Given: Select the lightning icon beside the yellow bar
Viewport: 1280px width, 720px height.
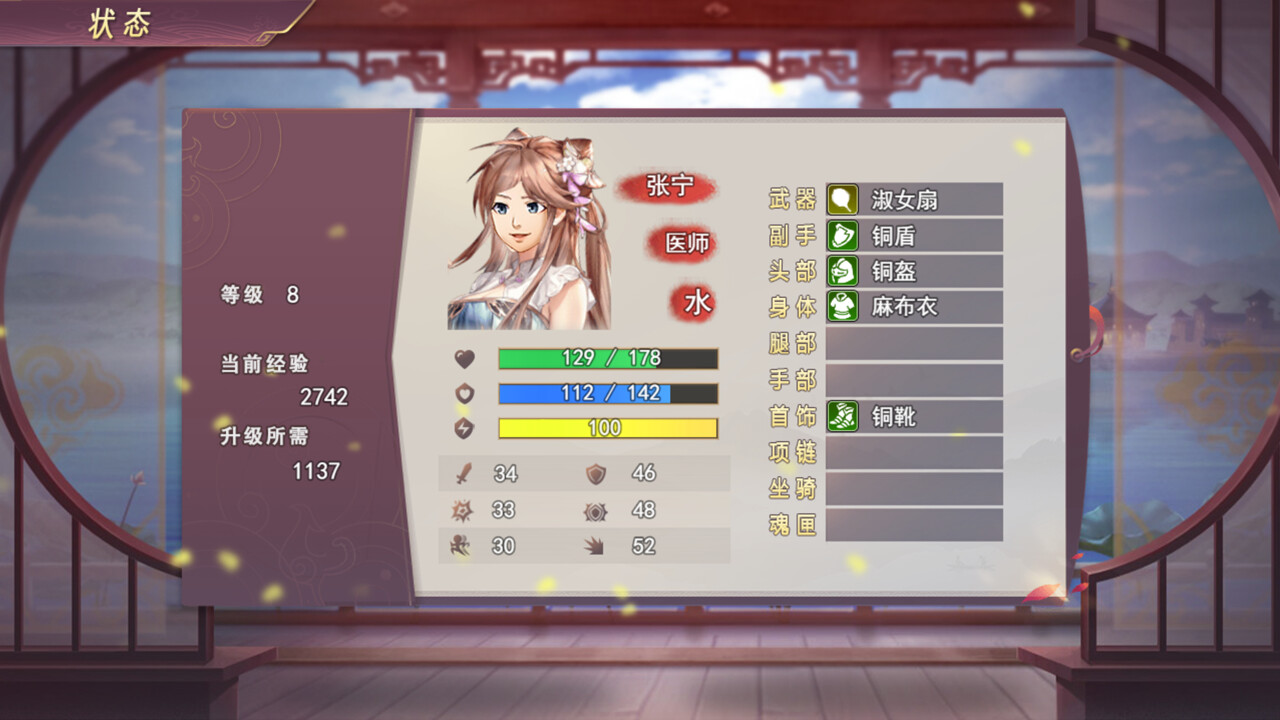Looking at the screenshot, I should (x=463, y=430).
